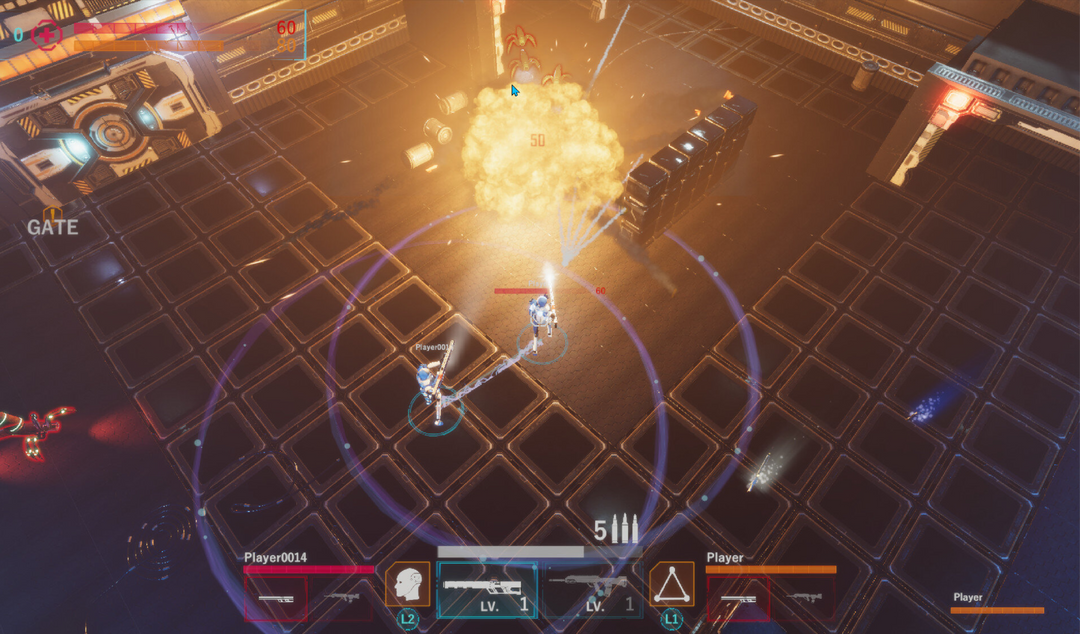Use the red medkit cross icon
The height and width of the screenshot is (634, 1080).
[x=46, y=35]
